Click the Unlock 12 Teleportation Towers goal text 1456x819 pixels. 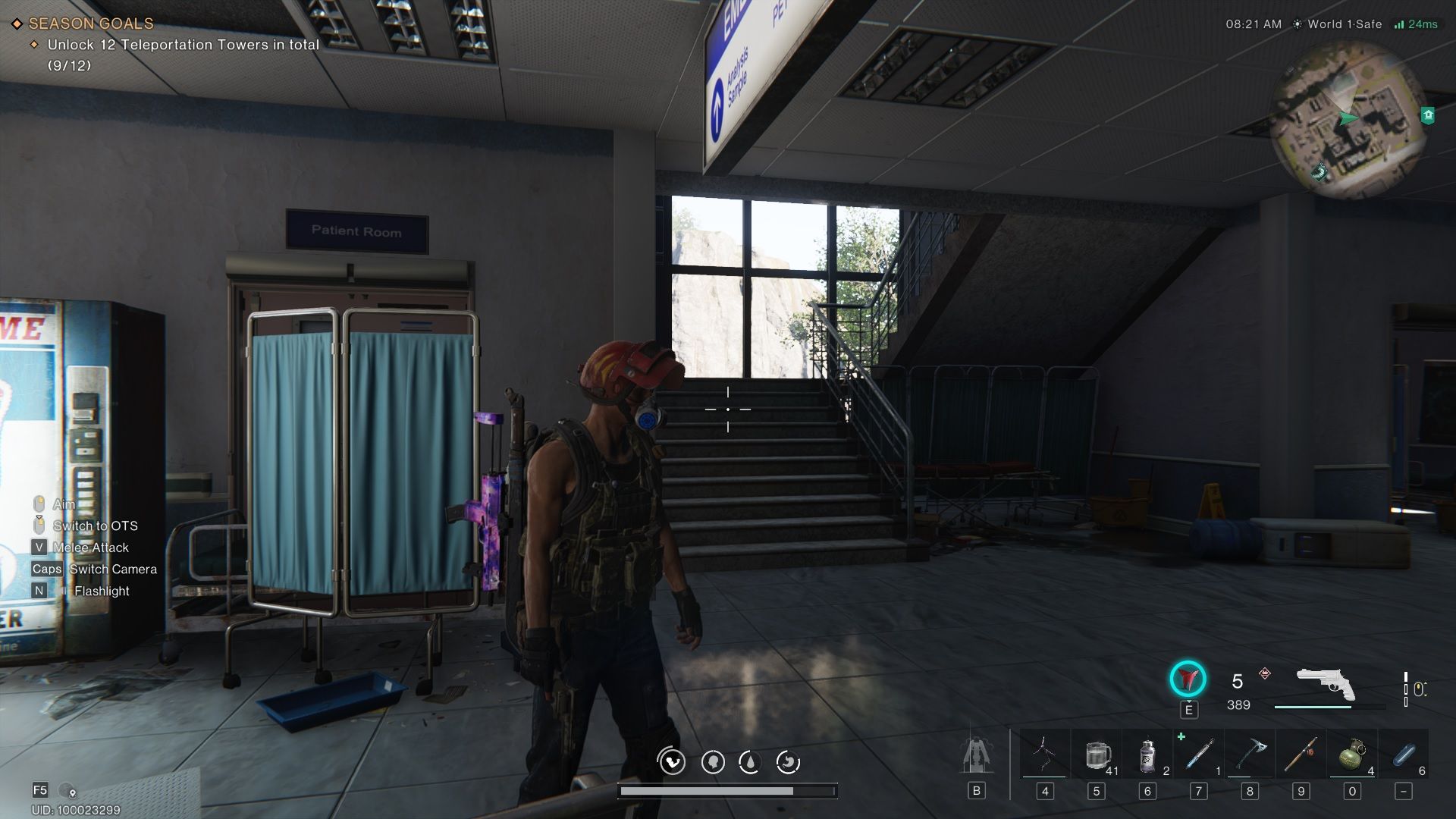click(x=180, y=45)
